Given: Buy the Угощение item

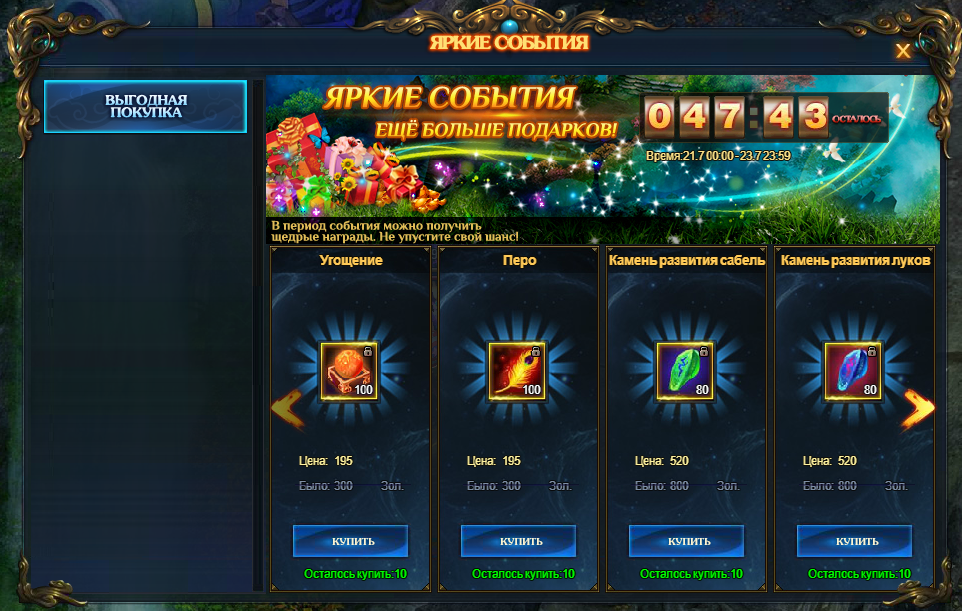Looking at the screenshot, I should pos(350,541).
